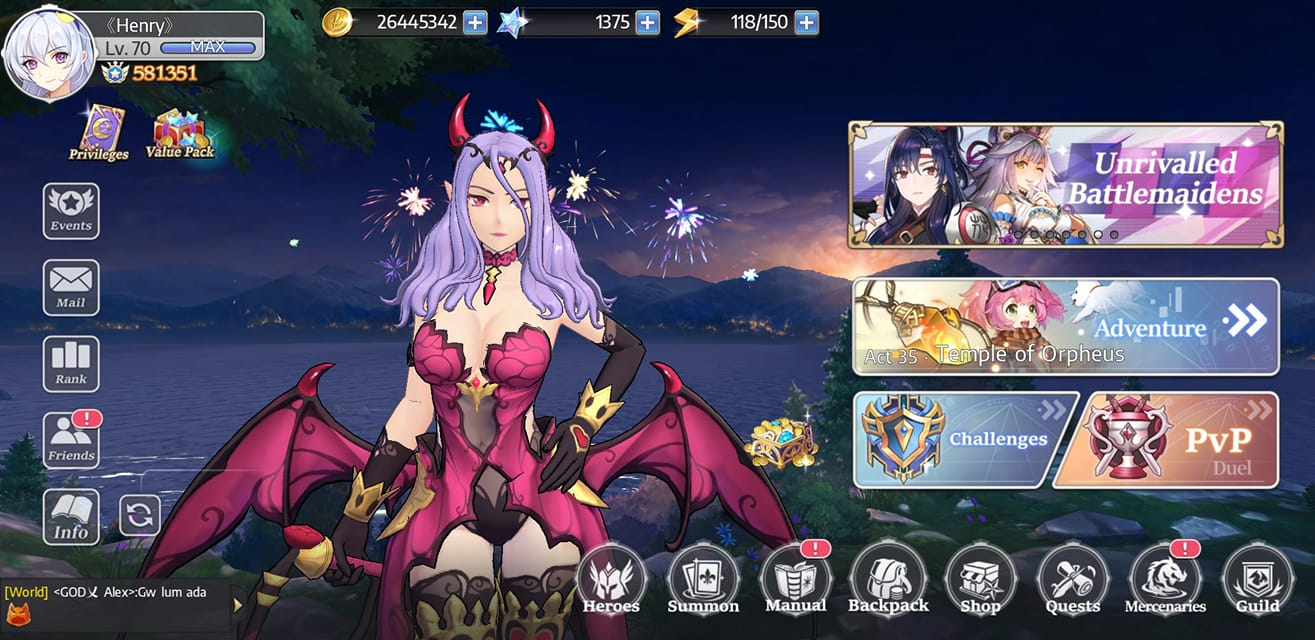Refill stamina with the lightning plus button
1315x640 pixels.
[x=806, y=22]
